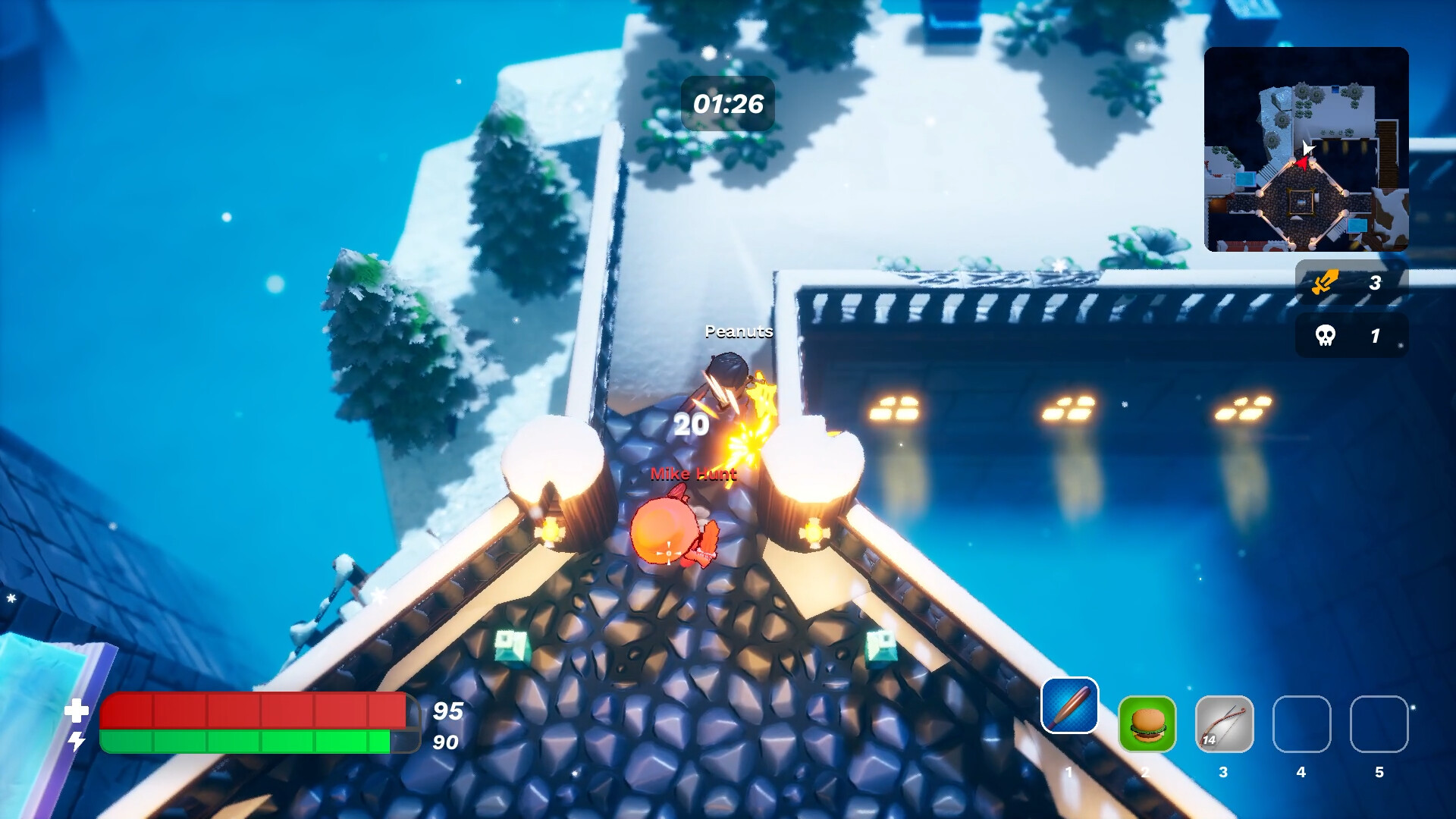Viewport: 1456px width, 819px height.
Task: Click the enemy name Mike Hunt
Action: [692, 475]
